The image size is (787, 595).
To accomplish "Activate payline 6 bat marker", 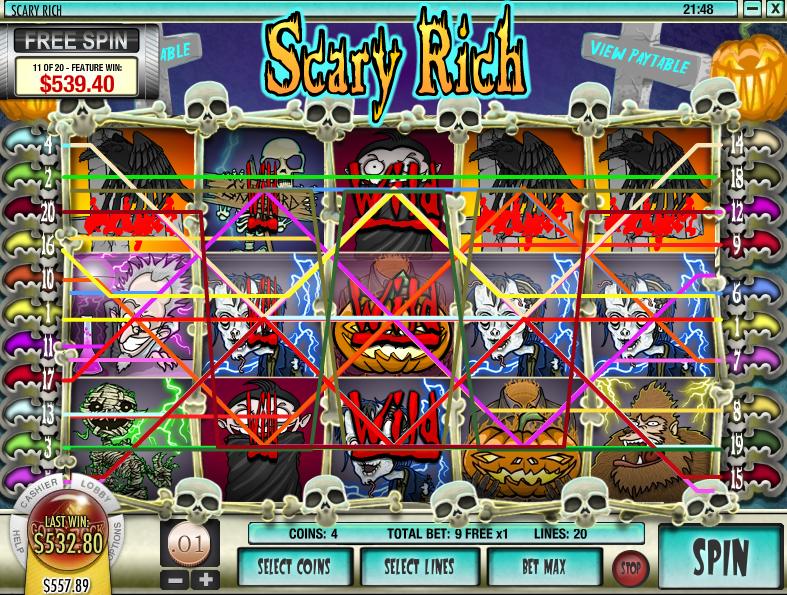I will click(x=757, y=296).
